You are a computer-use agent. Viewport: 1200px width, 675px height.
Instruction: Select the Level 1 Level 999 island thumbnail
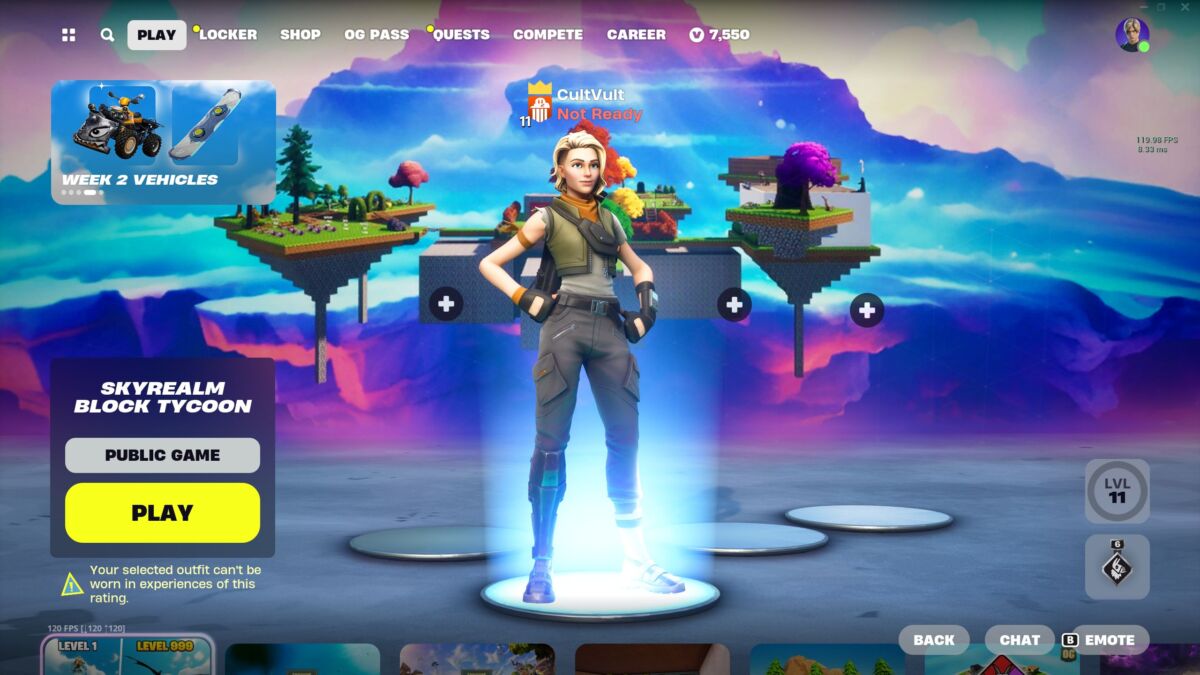coord(127,656)
